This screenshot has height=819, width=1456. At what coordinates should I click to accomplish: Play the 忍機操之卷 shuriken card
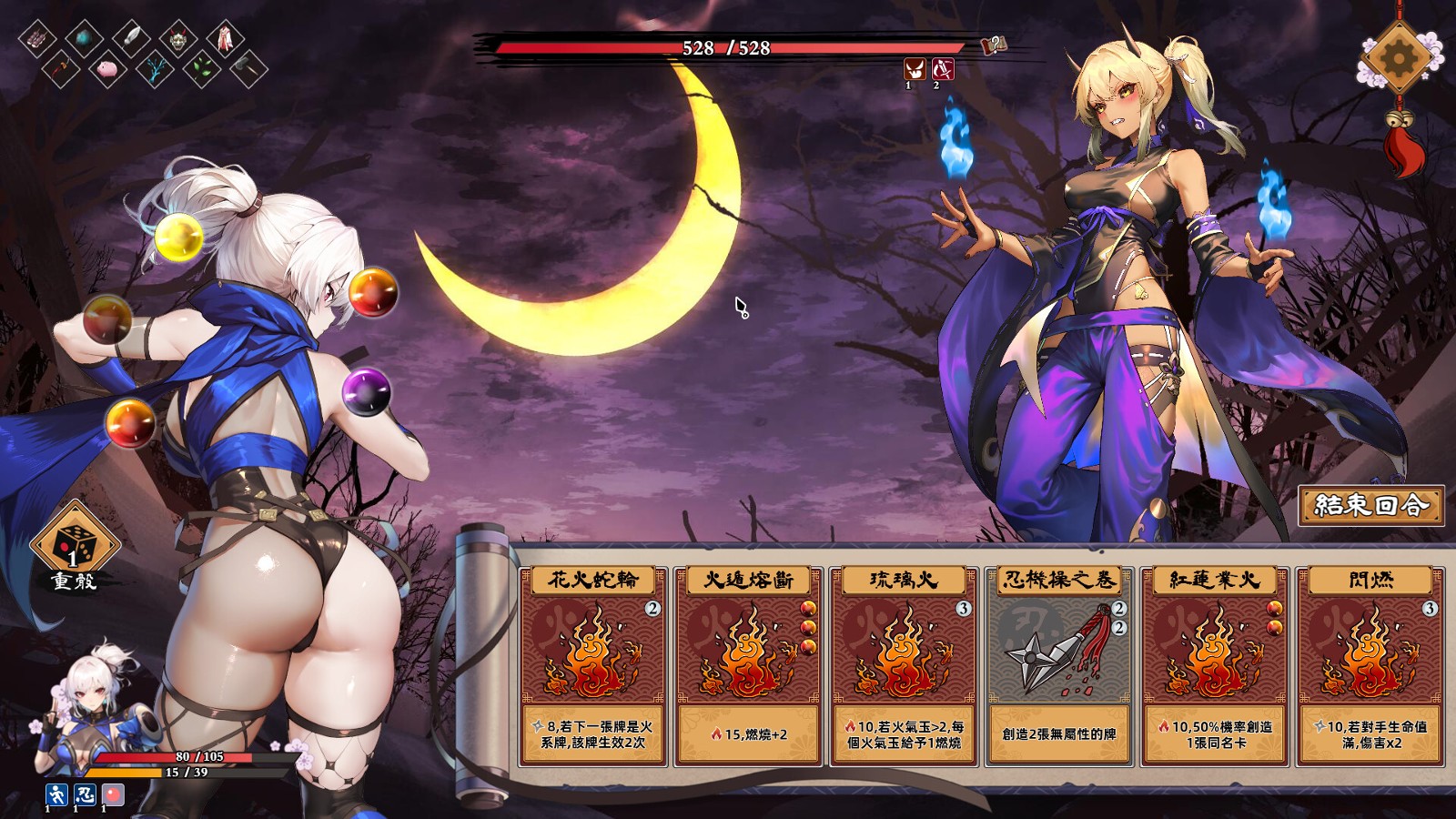coord(1058,665)
